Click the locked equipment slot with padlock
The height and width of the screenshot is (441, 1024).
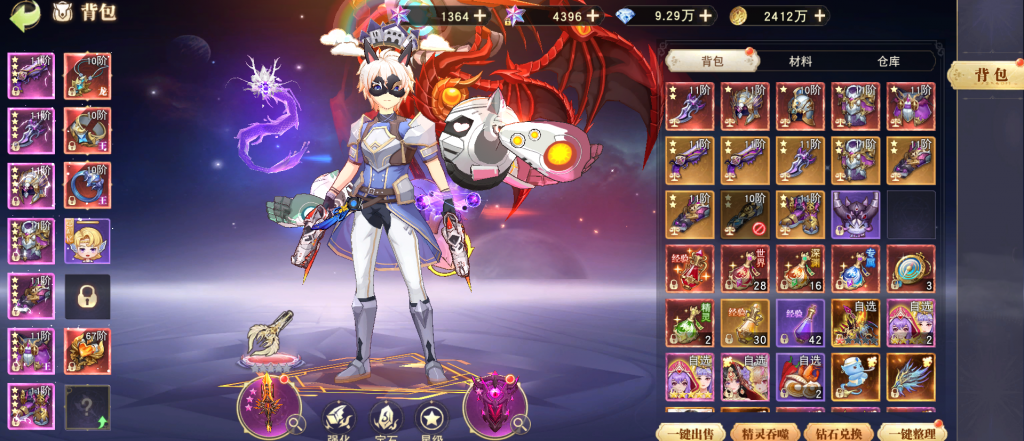coord(88,295)
